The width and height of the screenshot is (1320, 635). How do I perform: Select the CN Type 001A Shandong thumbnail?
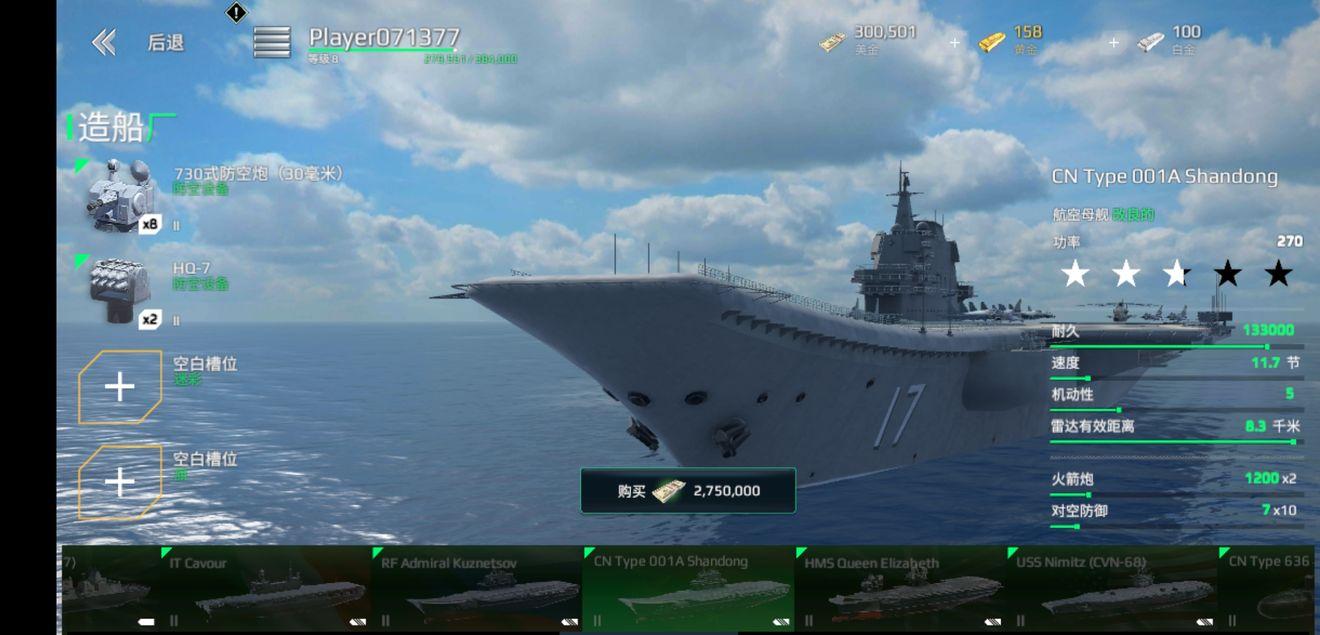coord(688,588)
